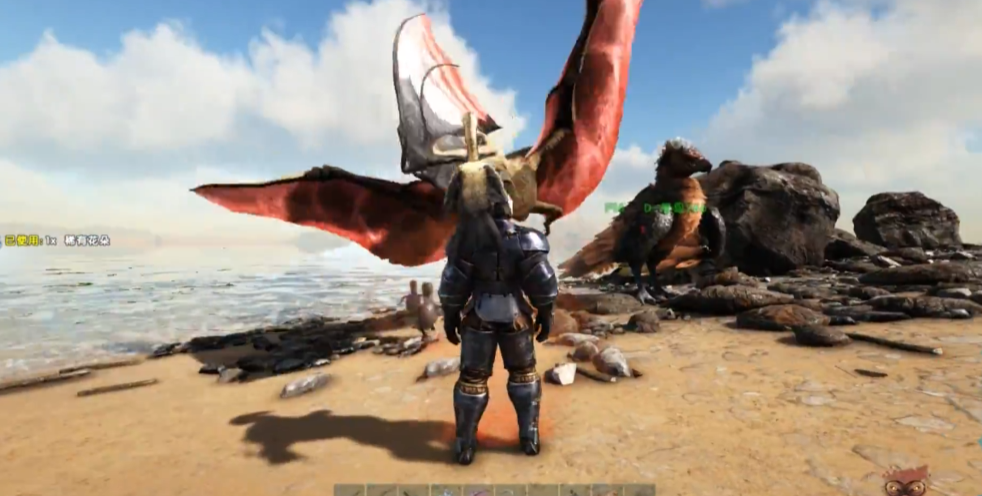This screenshot has width=982, height=496.
Task: Select the leftmost hotbar slot
Action: point(349,490)
